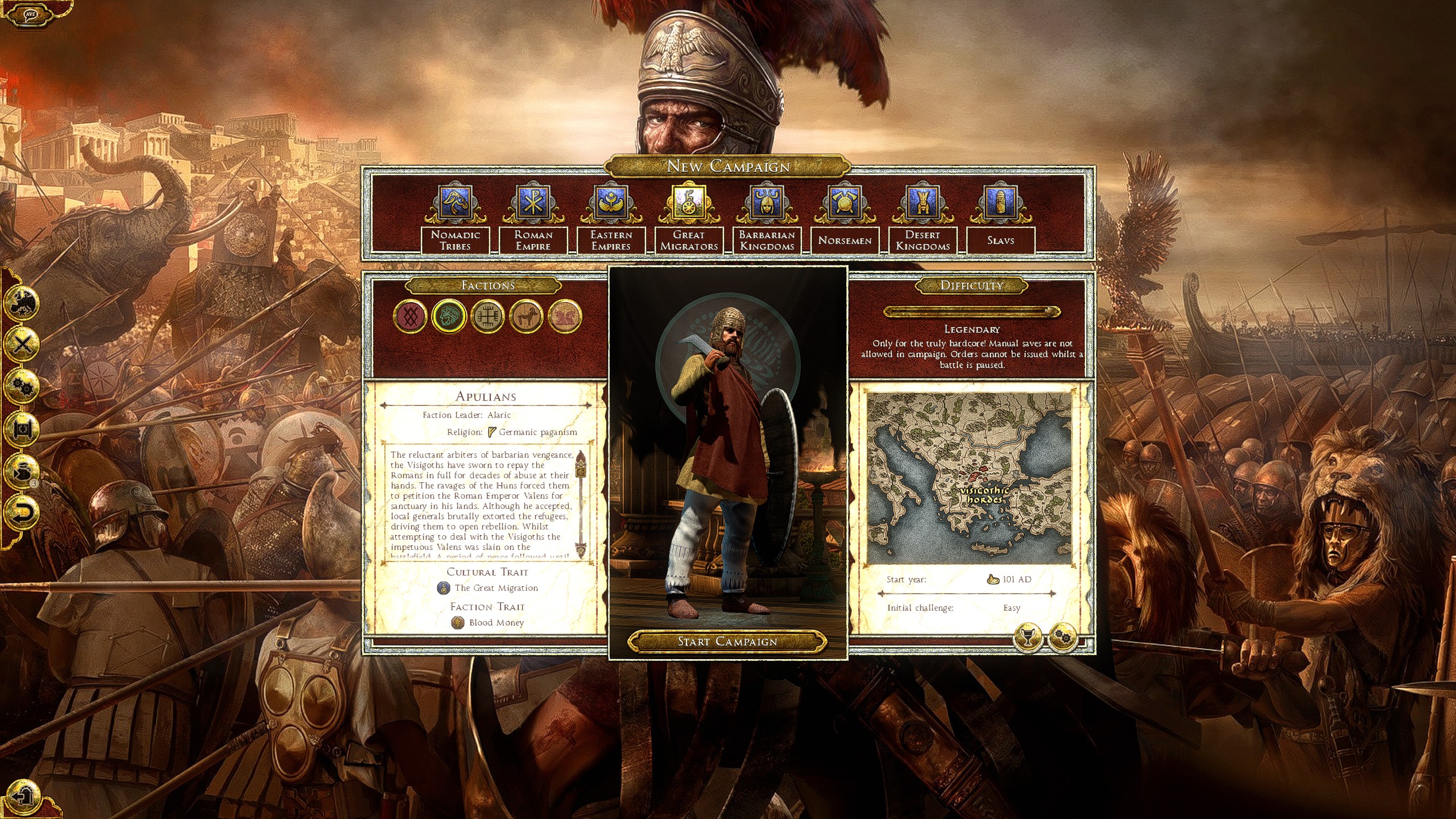Open the campaign map icon in sidebar
Image resolution: width=1456 pixels, height=819 pixels.
23,301
